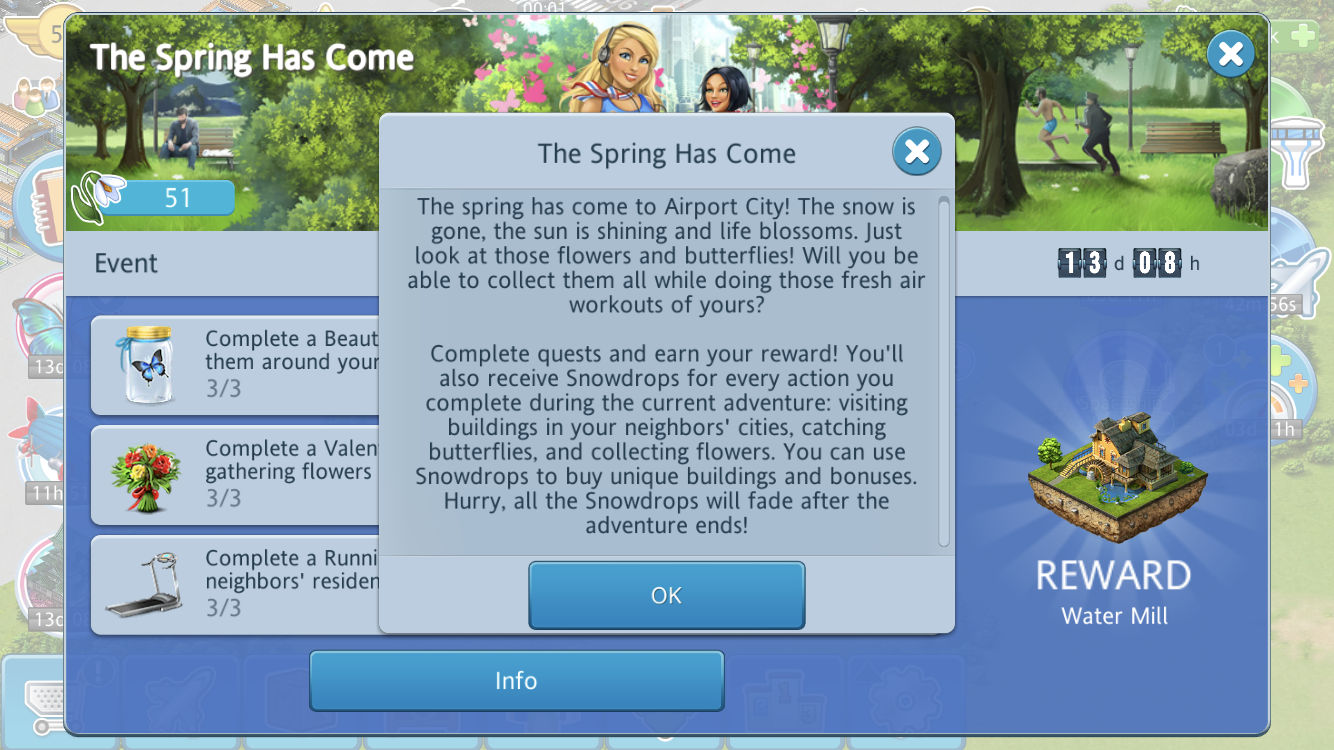Select the butterfly jar quest row
The image size is (1334, 750).
pyautogui.click(x=235, y=365)
